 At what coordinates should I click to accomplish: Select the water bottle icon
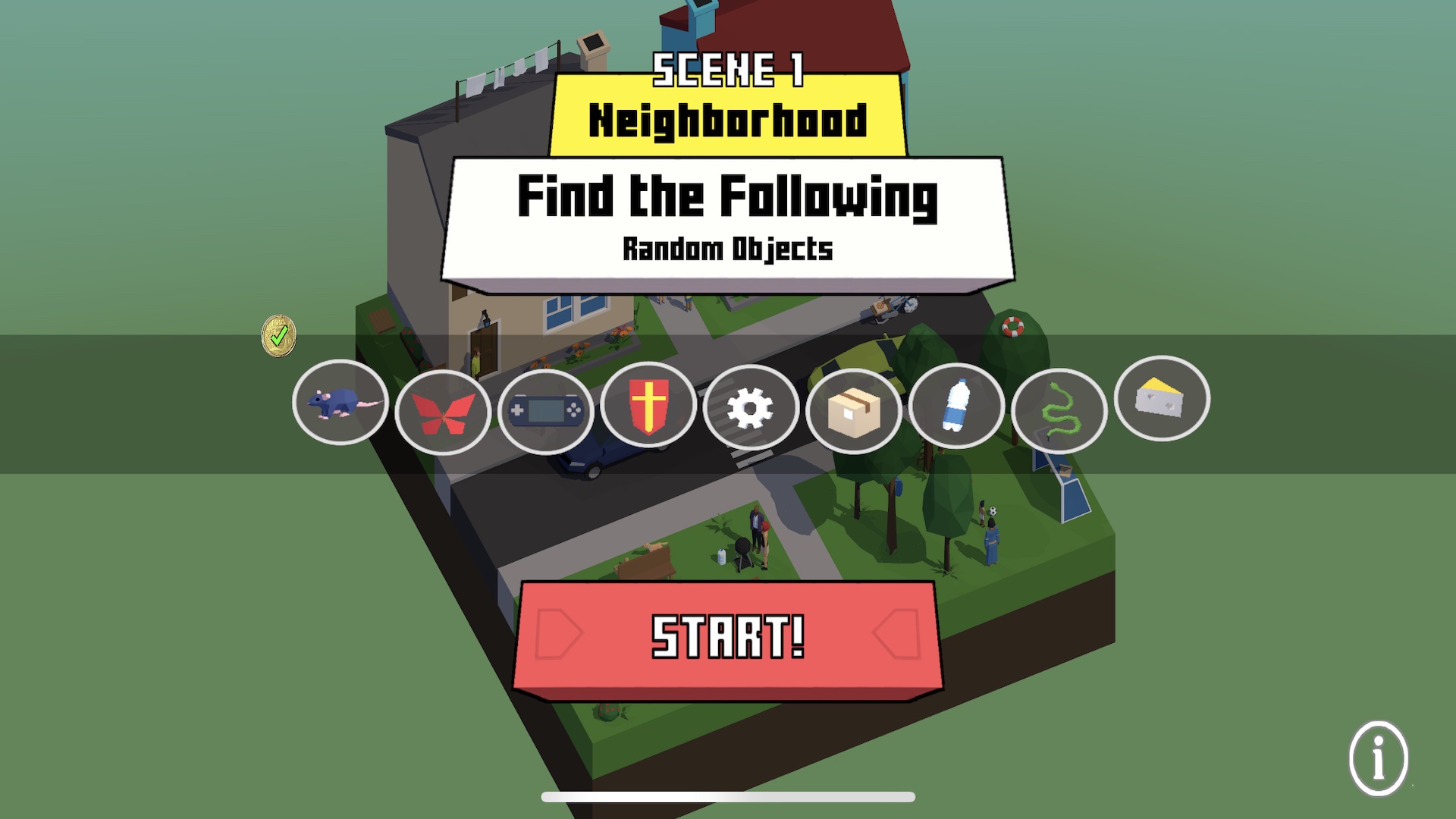coord(956,406)
